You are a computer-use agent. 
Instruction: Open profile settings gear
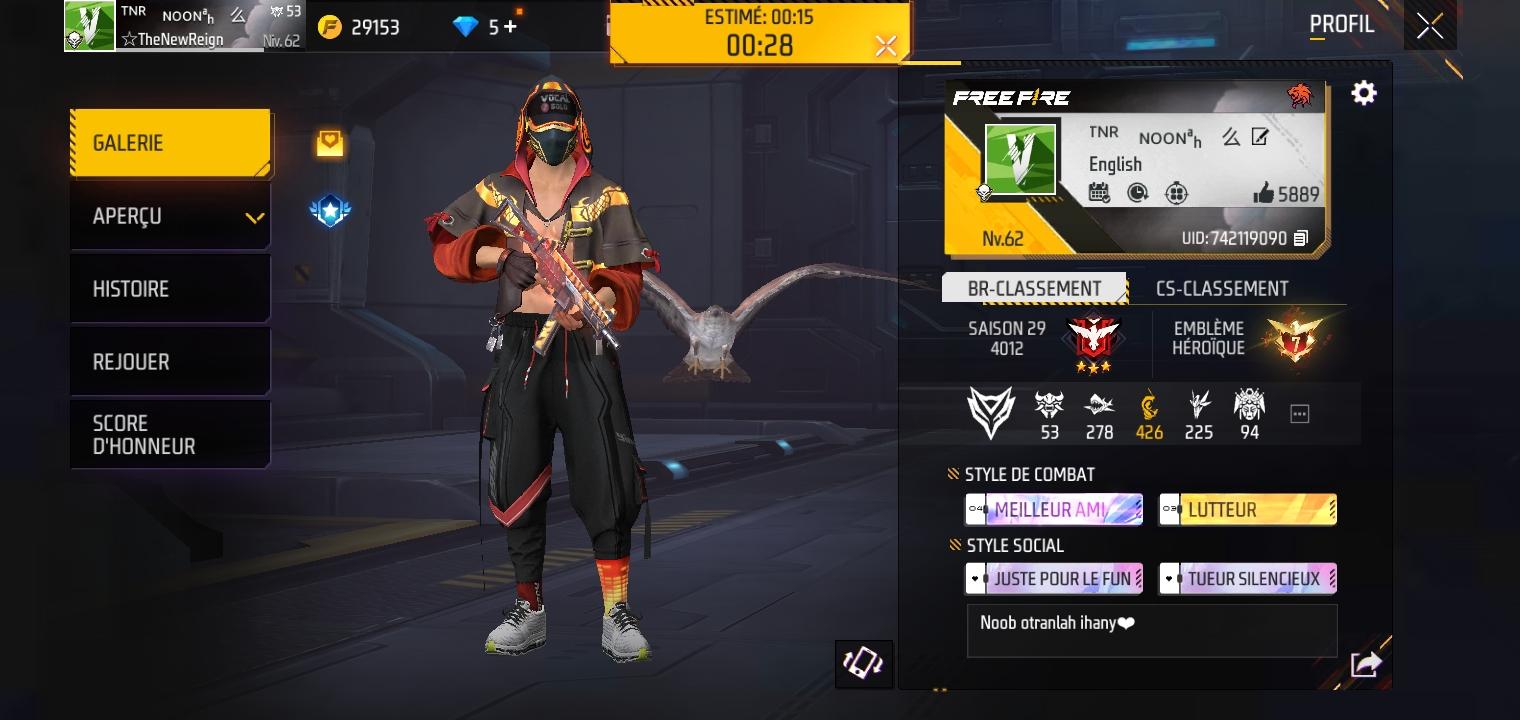coord(1364,93)
